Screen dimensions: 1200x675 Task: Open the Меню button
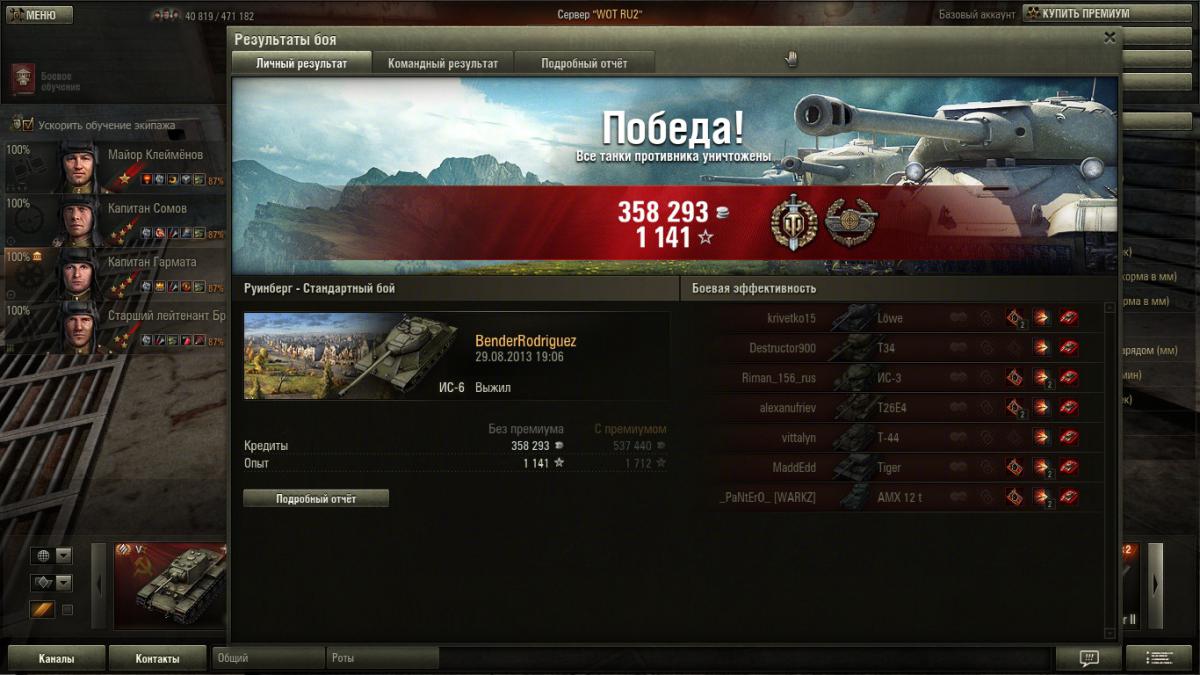(39, 15)
